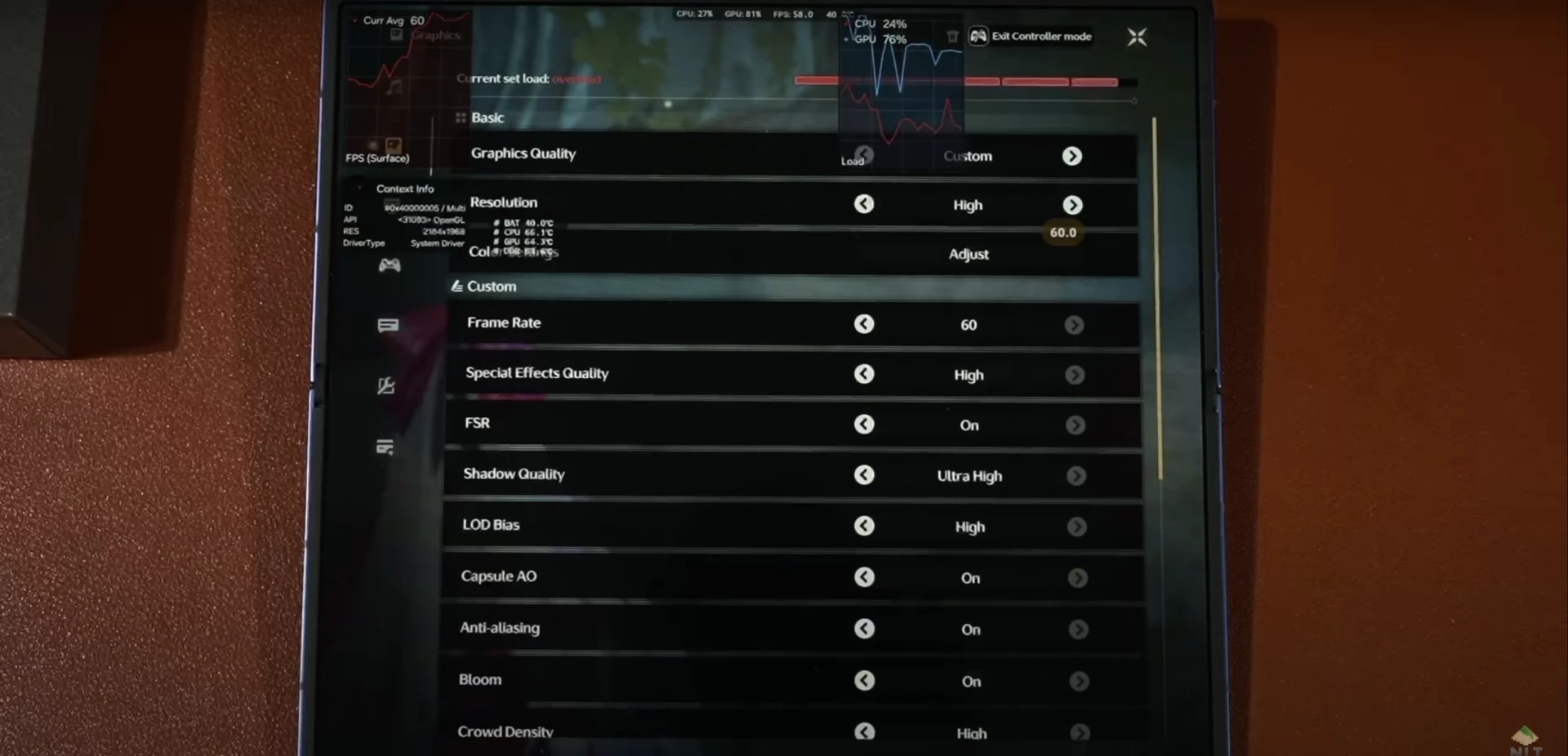
Task: Lower Special Effects Quality using left arrow
Action: pyautogui.click(x=864, y=374)
